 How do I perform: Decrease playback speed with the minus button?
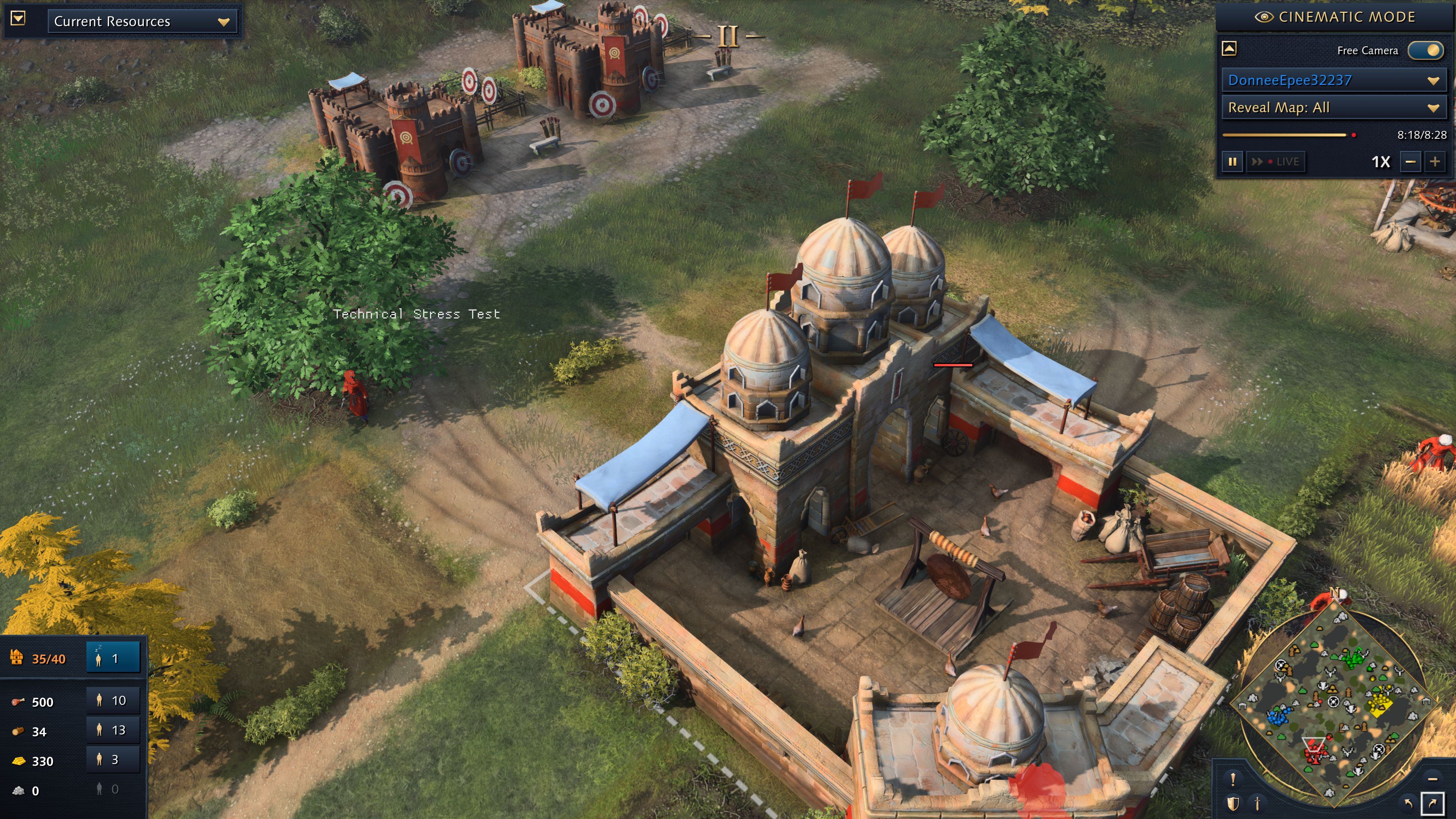tap(1410, 162)
